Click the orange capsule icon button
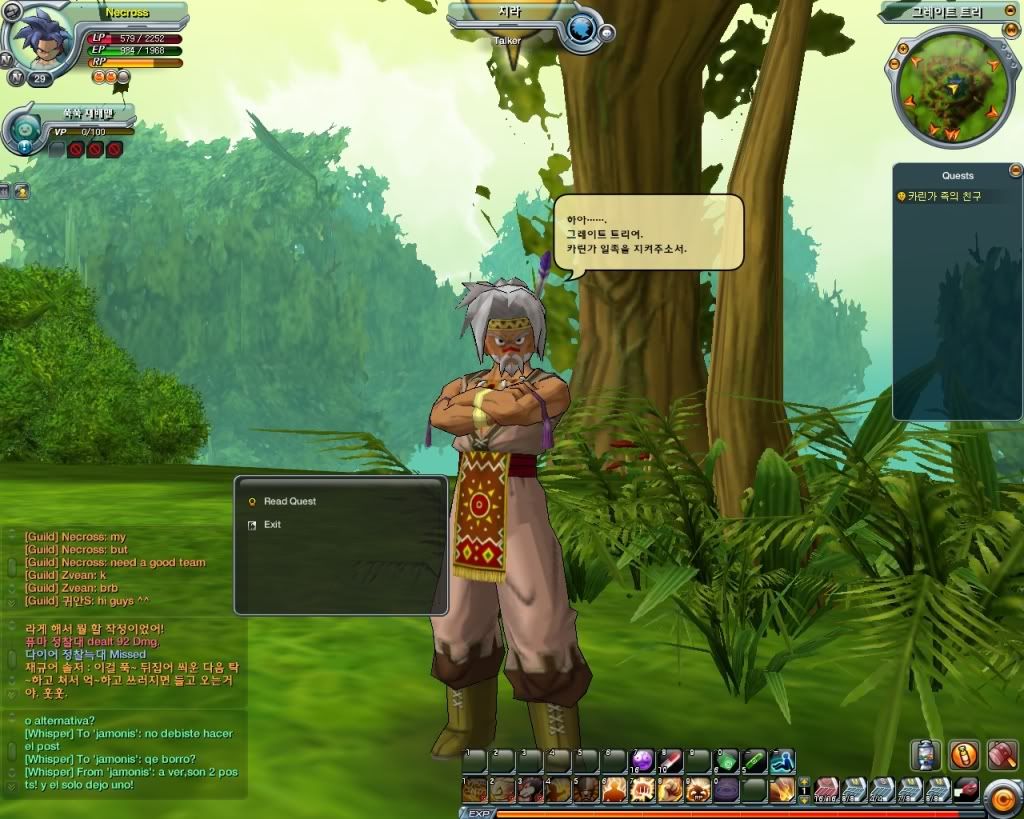1024x819 pixels. tap(964, 754)
